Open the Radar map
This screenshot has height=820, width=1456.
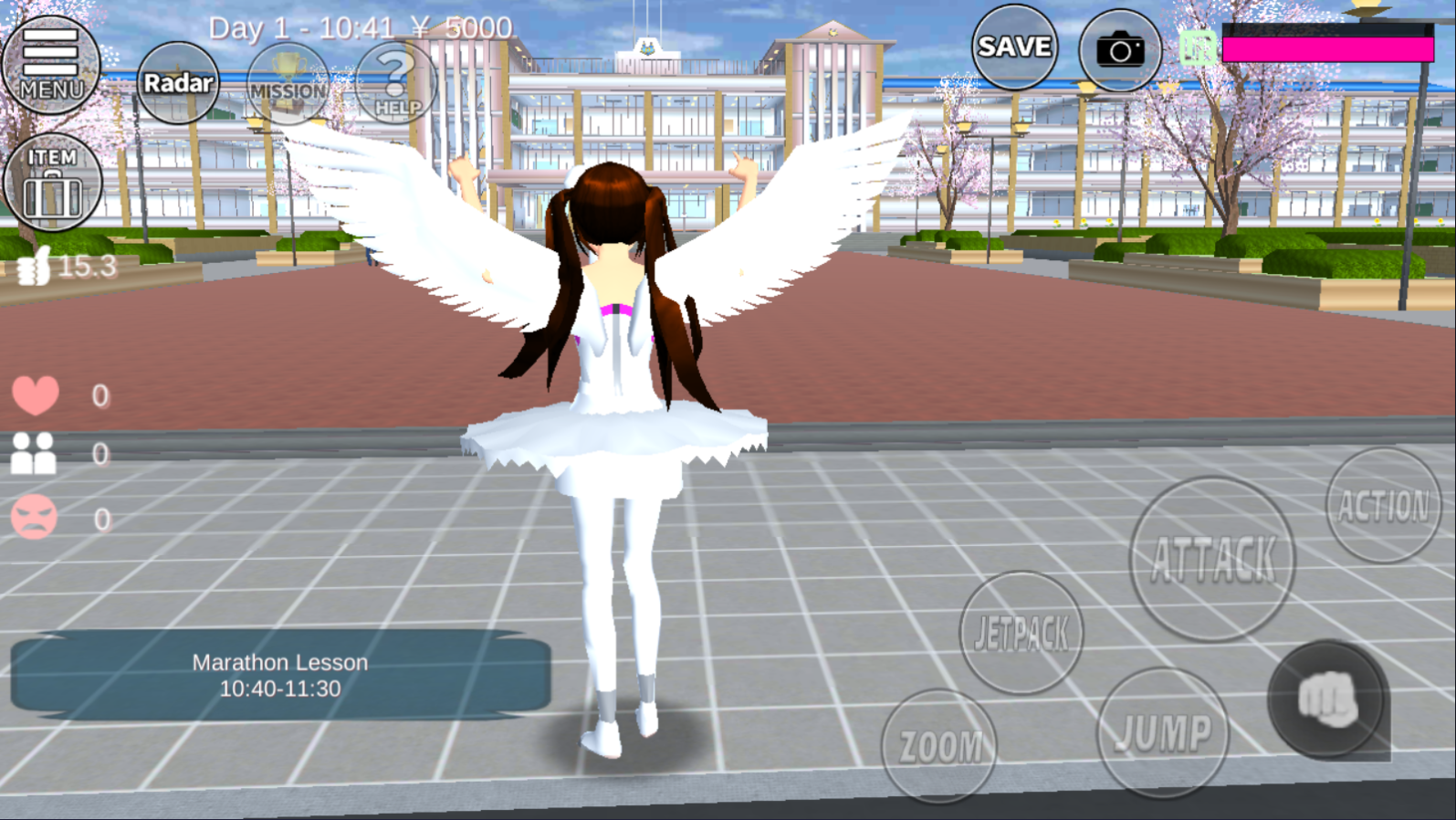179,82
